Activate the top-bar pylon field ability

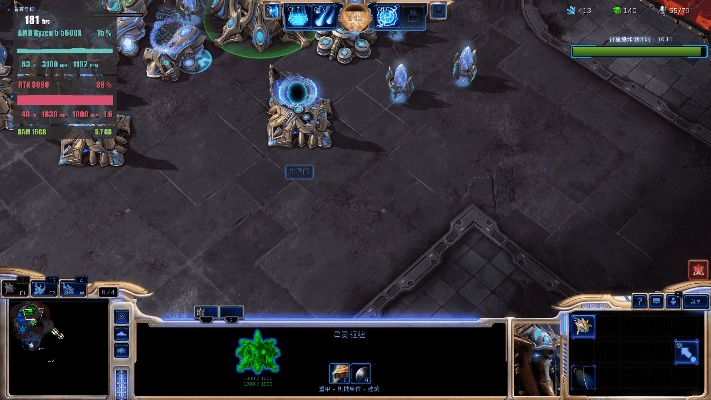[298, 16]
